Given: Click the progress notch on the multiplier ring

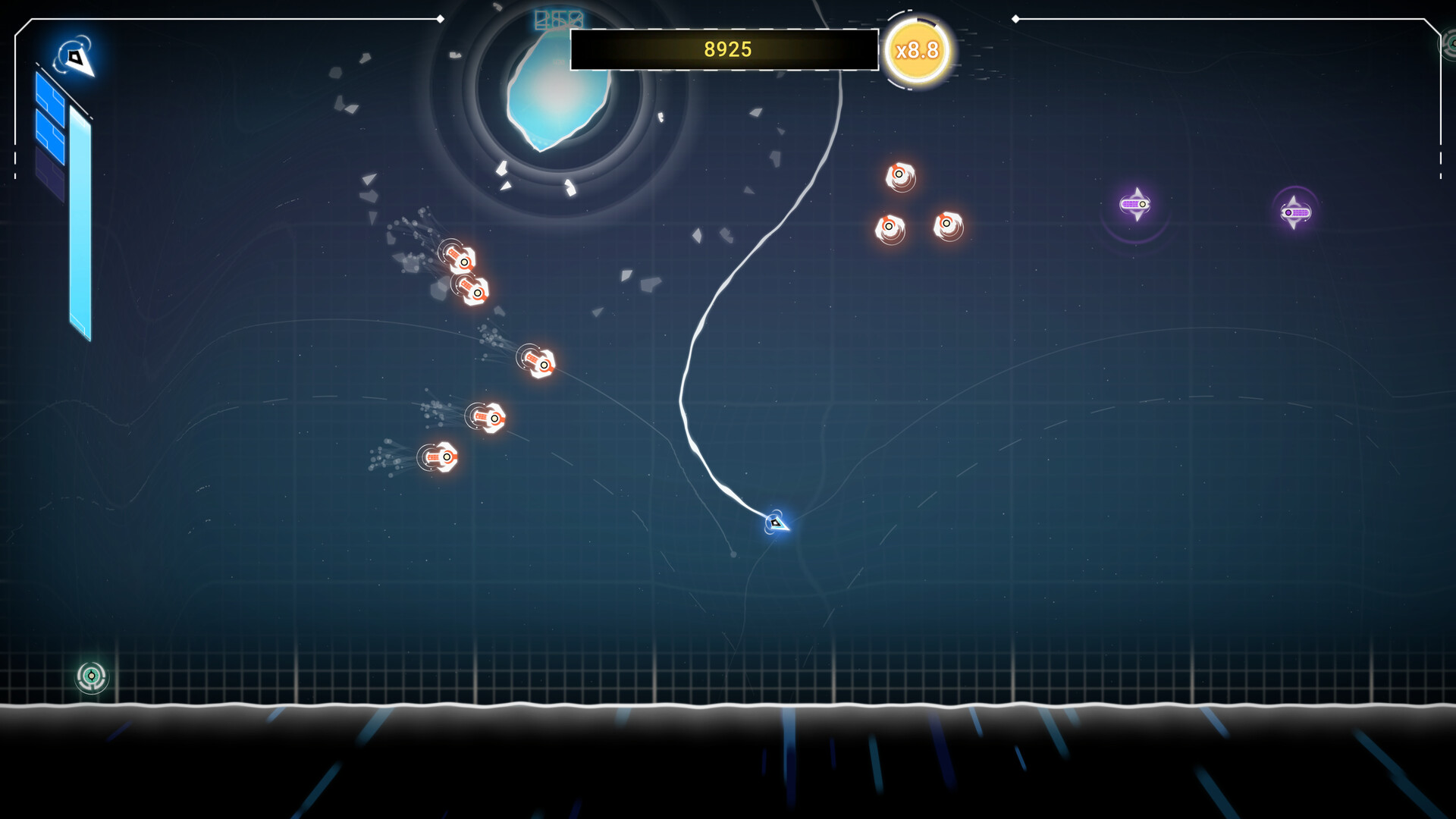Looking at the screenshot, I should tap(926, 22).
